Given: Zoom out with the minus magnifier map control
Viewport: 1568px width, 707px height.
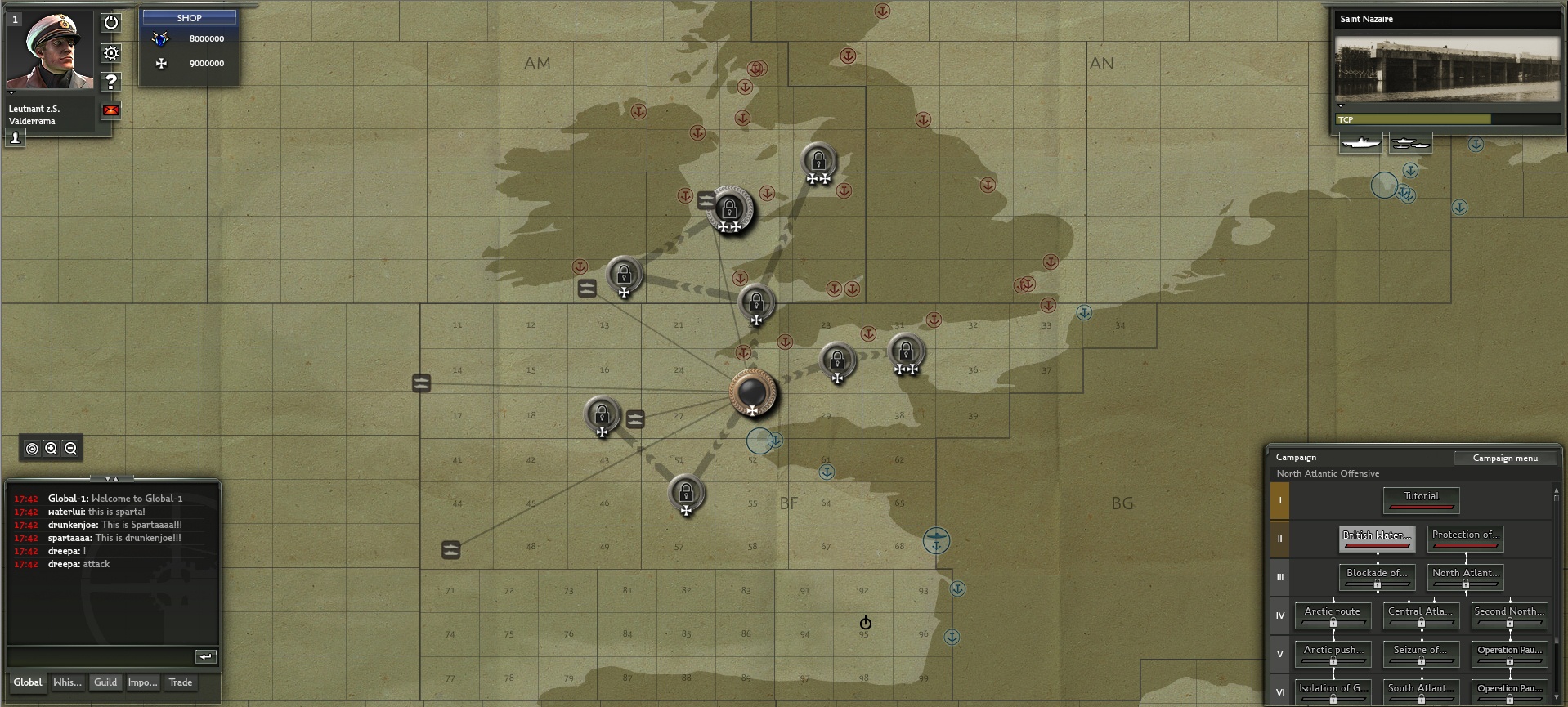Looking at the screenshot, I should 69,448.
